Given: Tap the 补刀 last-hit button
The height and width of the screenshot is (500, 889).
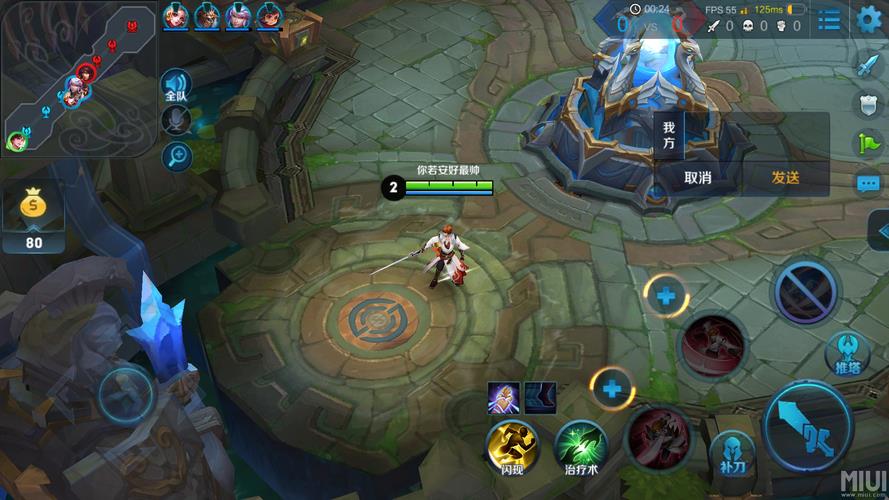Looking at the screenshot, I should click(732, 451).
